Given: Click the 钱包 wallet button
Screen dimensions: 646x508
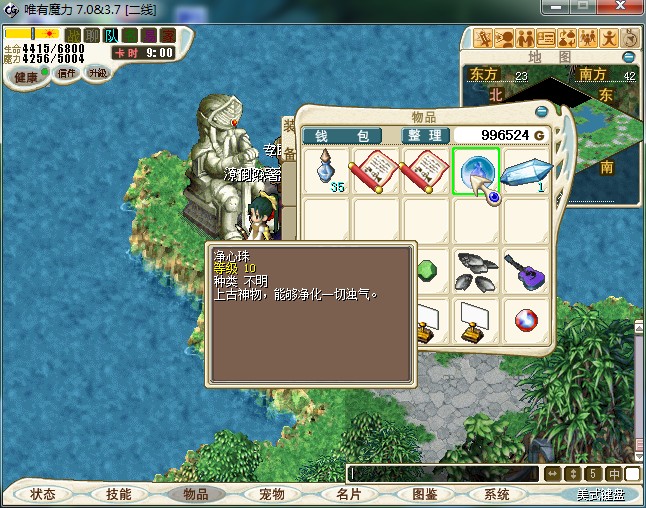Looking at the screenshot, I should [x=342, y=135].
